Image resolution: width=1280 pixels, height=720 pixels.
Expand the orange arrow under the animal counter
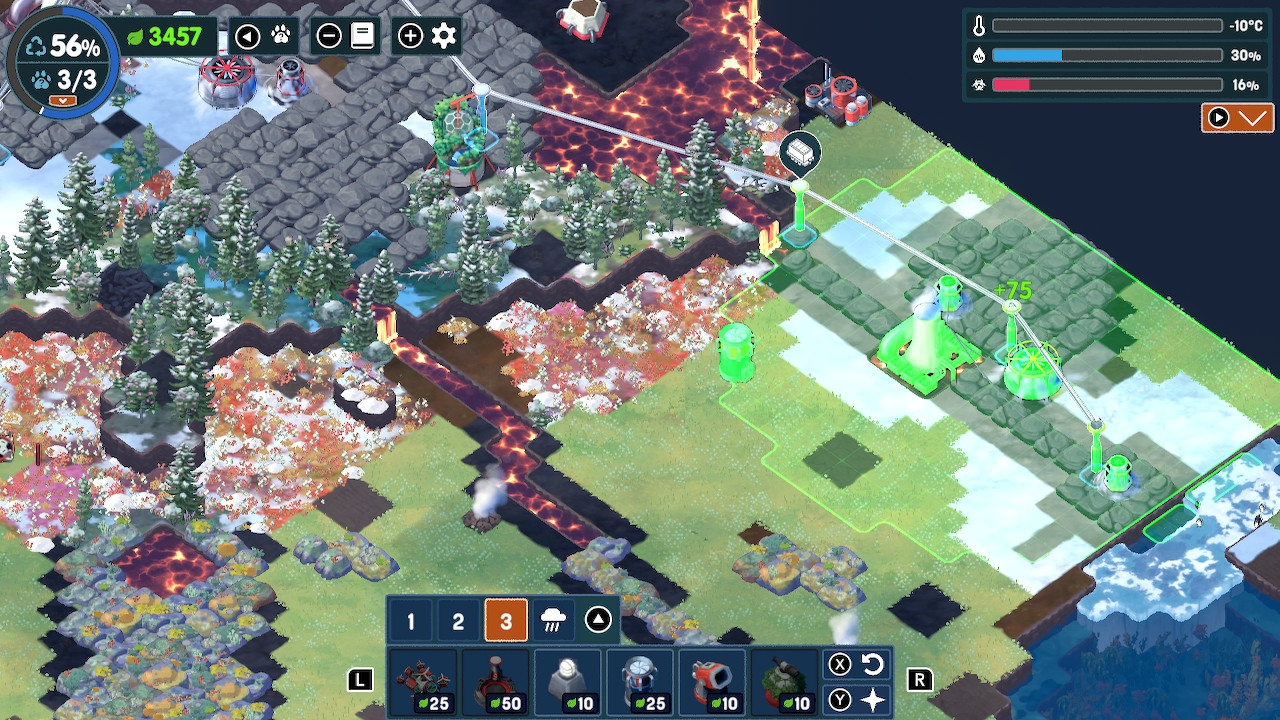62,100
